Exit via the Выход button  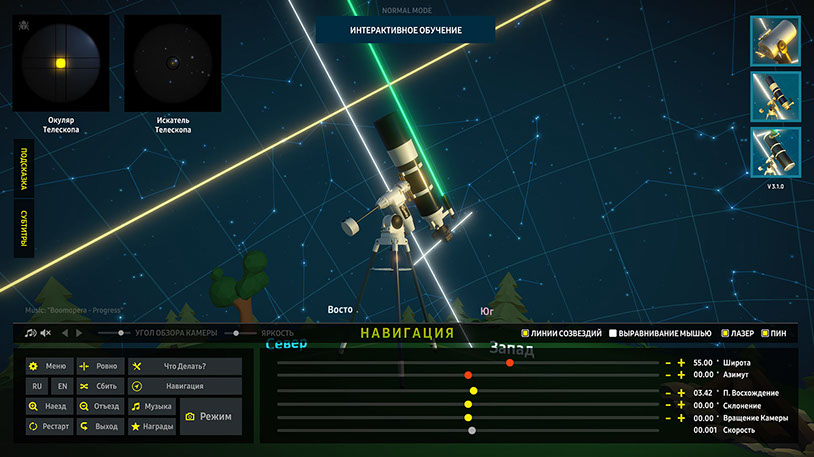(99, 427)
